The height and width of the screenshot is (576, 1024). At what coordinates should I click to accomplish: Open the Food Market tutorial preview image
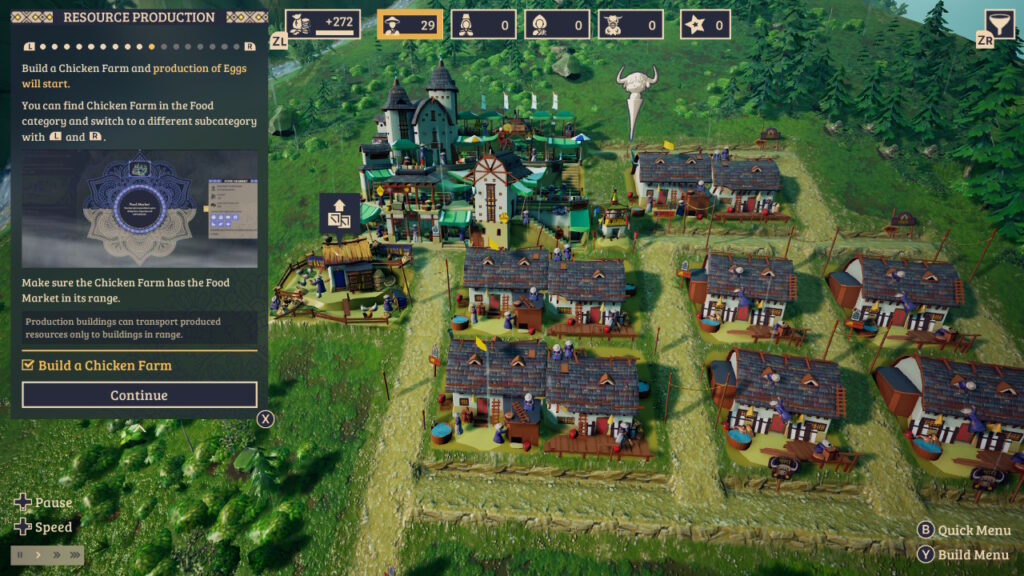(139, 208)
